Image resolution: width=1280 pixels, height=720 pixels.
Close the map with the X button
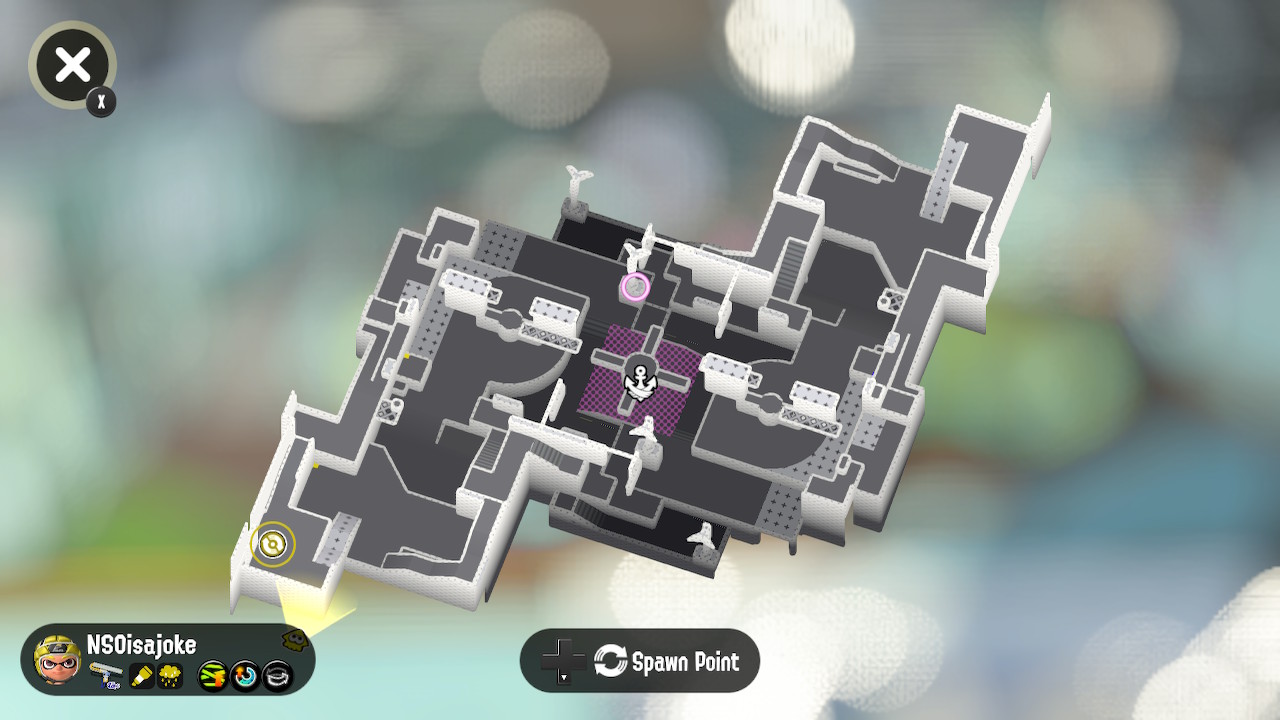(71, 65)
